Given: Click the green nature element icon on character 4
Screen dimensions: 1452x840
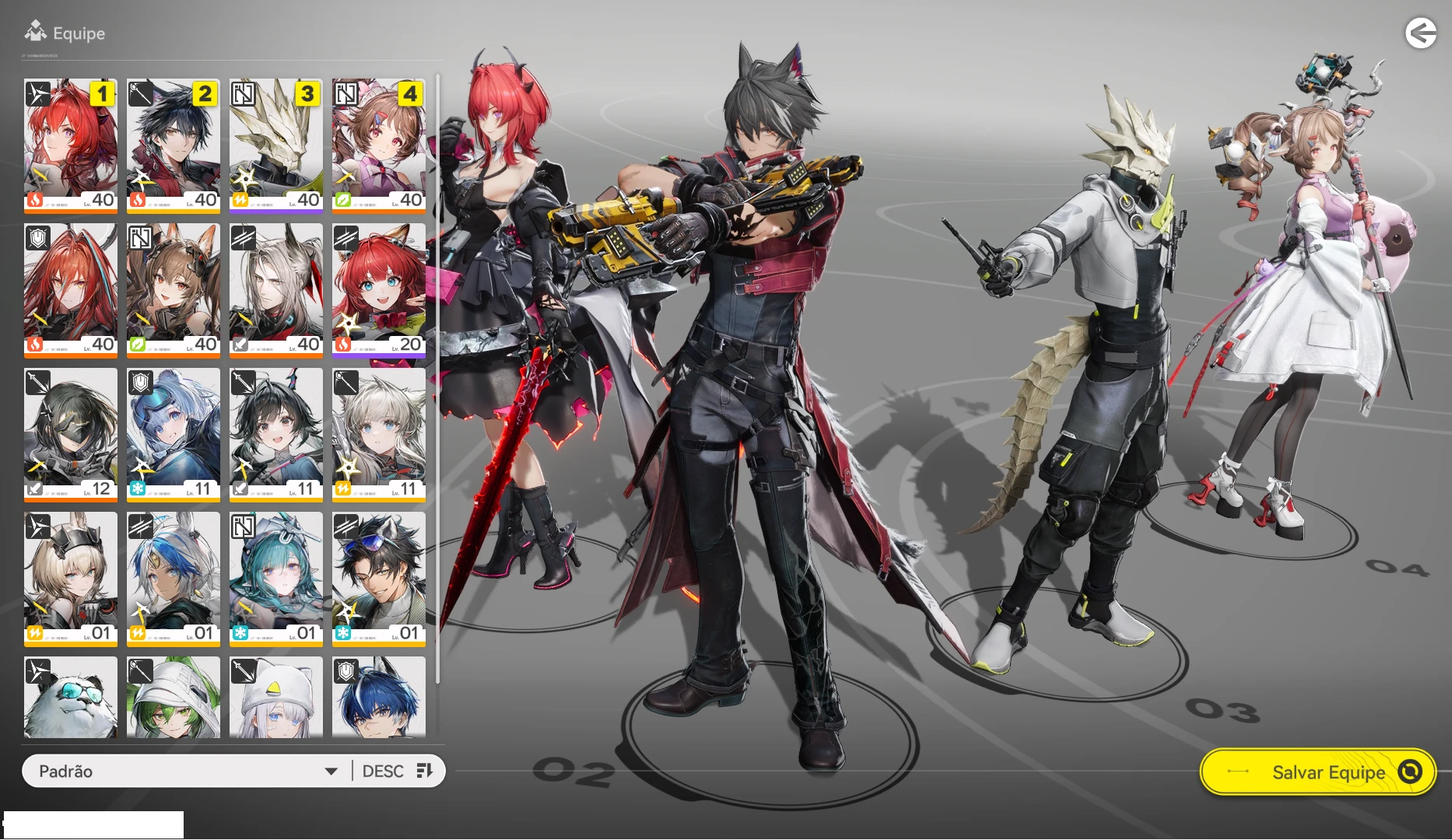Looking at the screenshot, I should point(345,199).
